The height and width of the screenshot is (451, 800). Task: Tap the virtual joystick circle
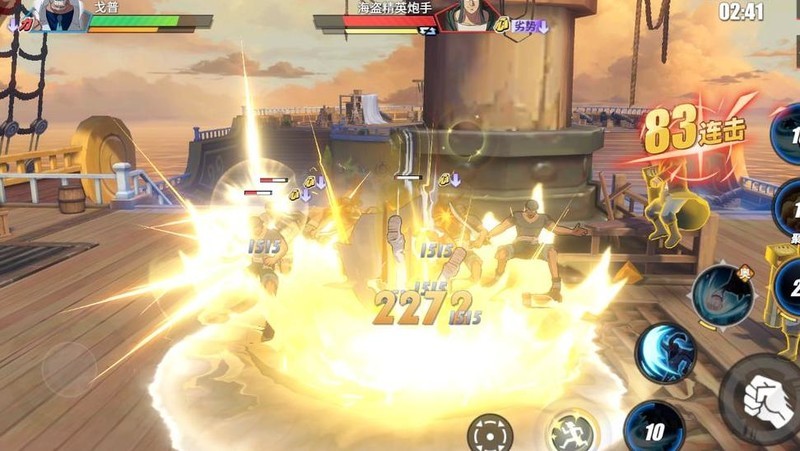coord(69,369)
